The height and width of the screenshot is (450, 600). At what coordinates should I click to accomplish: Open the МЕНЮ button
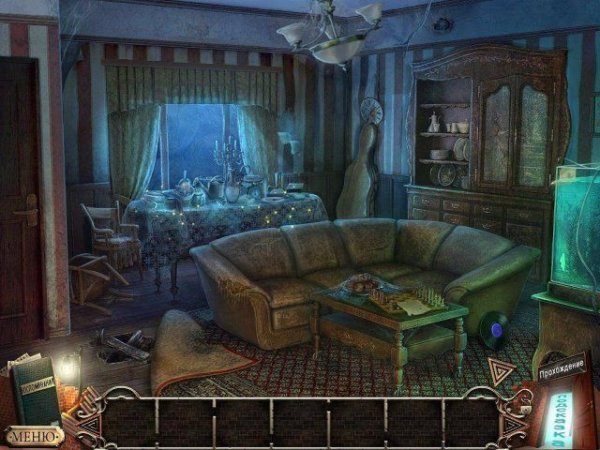[34, 436]
